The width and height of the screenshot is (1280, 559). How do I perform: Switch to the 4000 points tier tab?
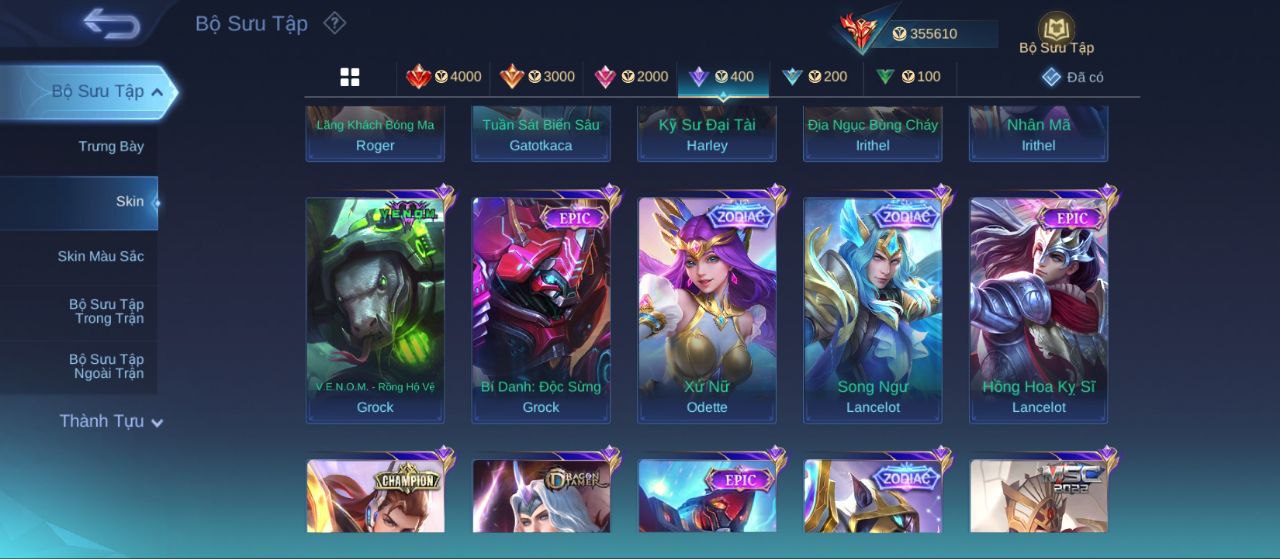(444, 77)
